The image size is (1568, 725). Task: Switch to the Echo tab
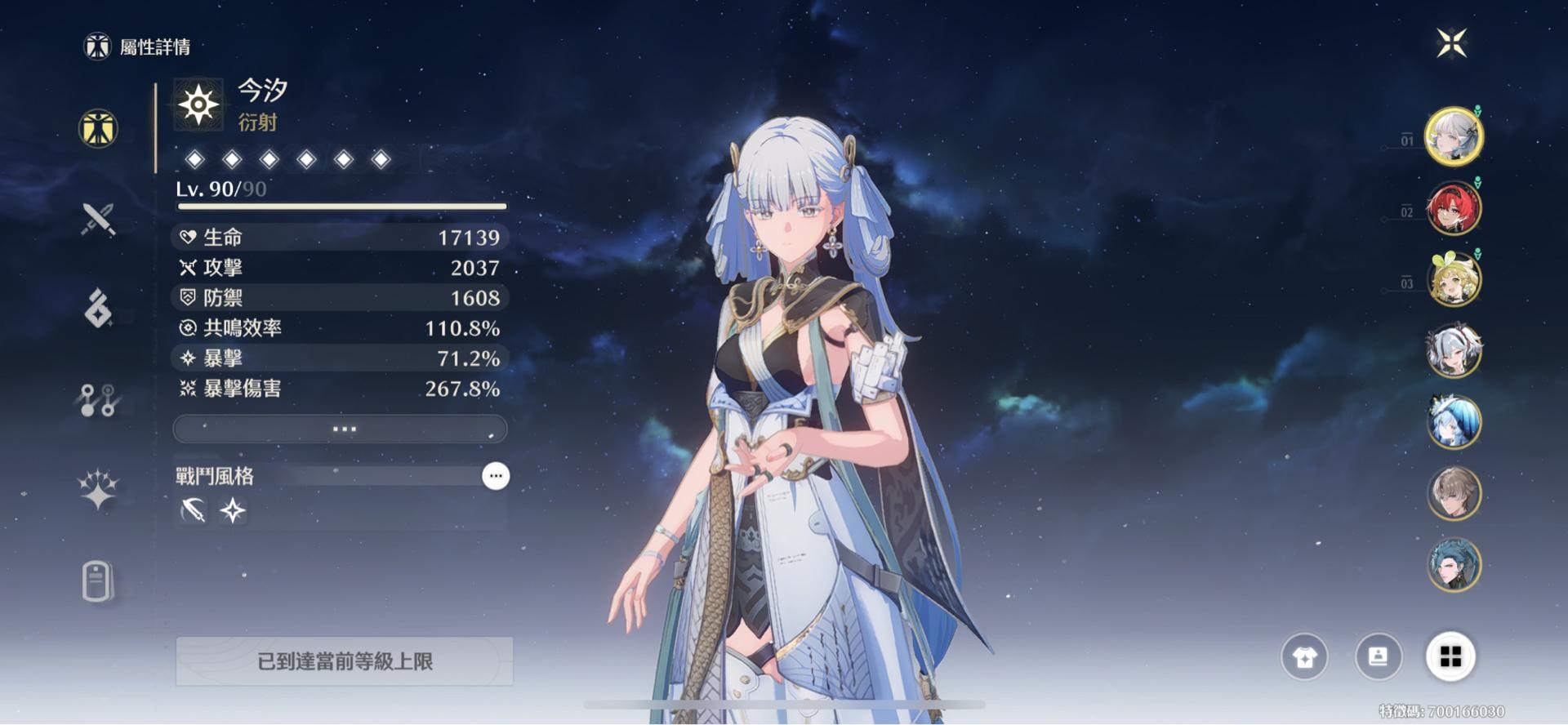pos(98,309)
